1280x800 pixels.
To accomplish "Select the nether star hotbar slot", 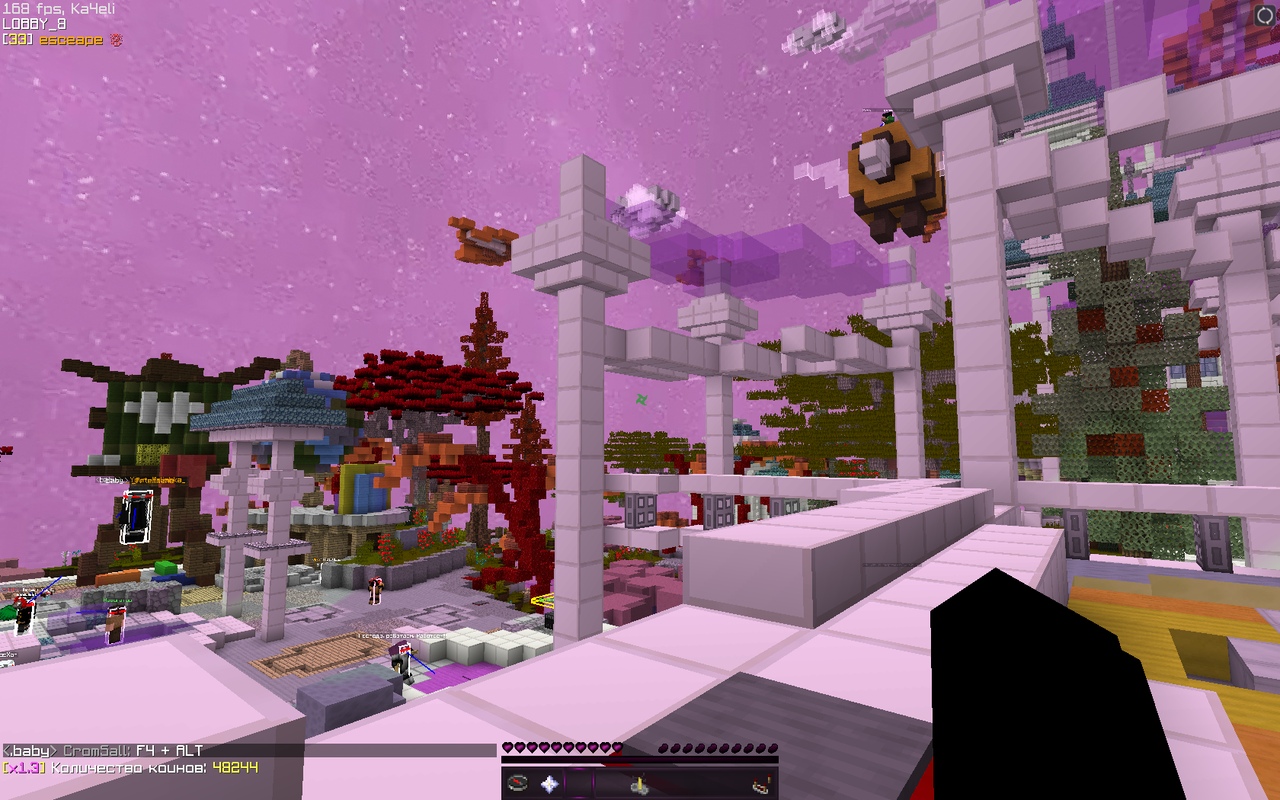I will point(549,784).
